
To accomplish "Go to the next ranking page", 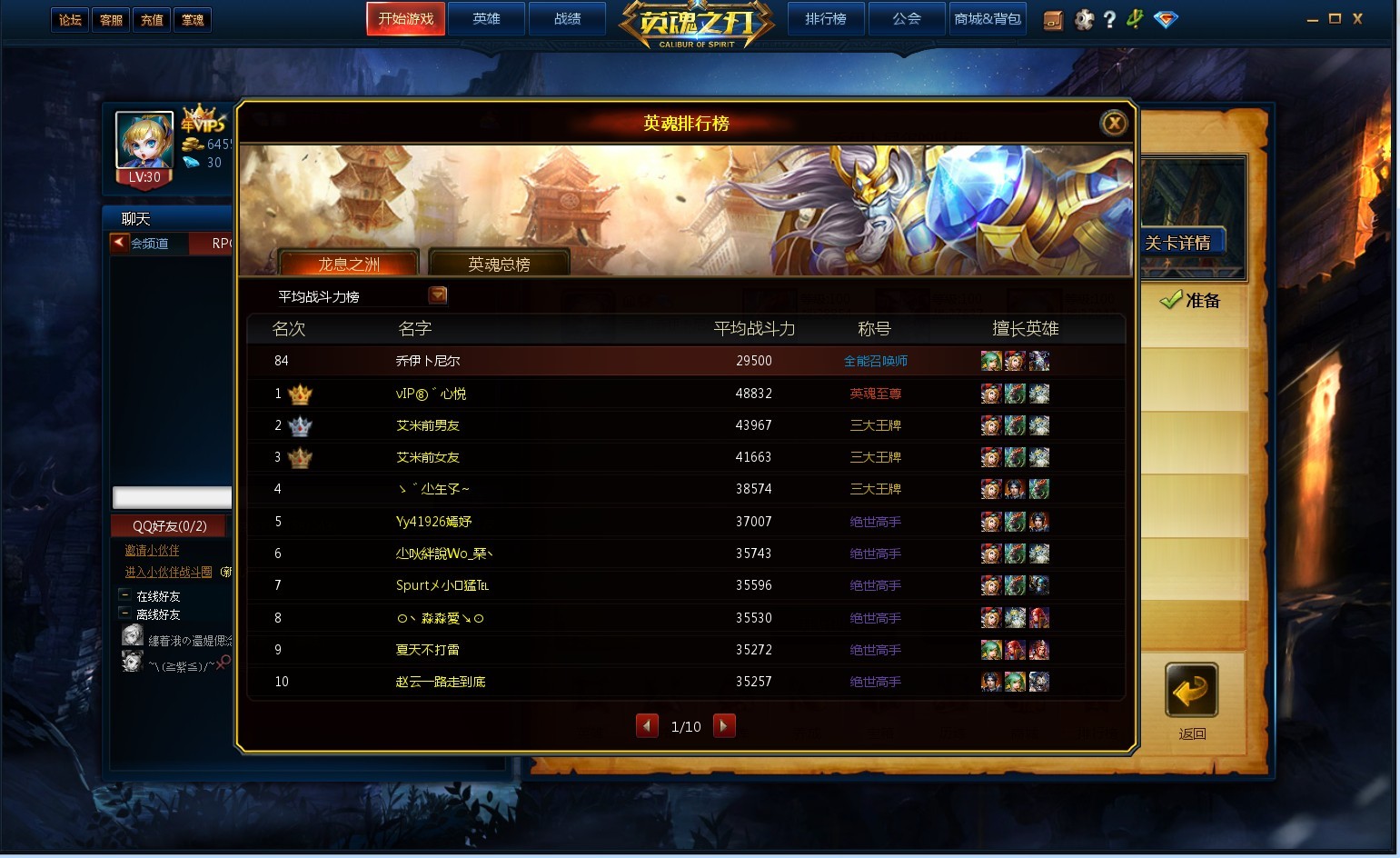I will coord(724,725).
